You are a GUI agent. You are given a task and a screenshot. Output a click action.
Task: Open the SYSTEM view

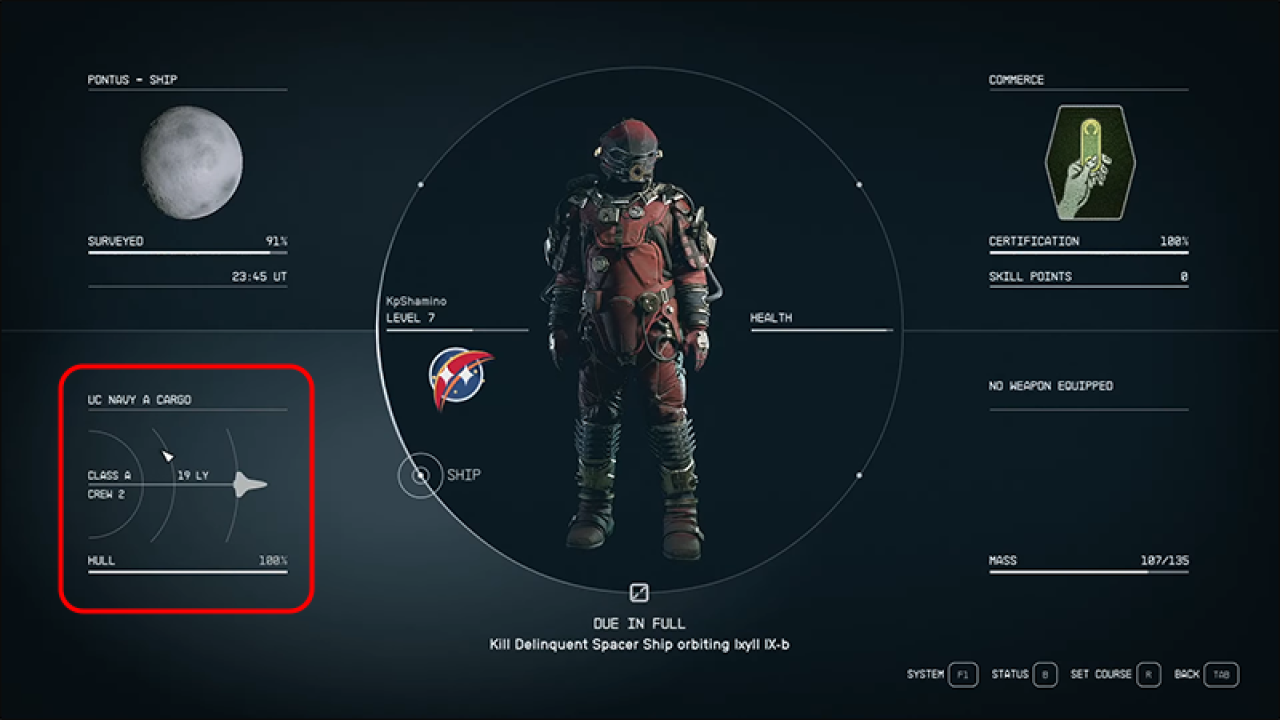(x=925, y=674)
